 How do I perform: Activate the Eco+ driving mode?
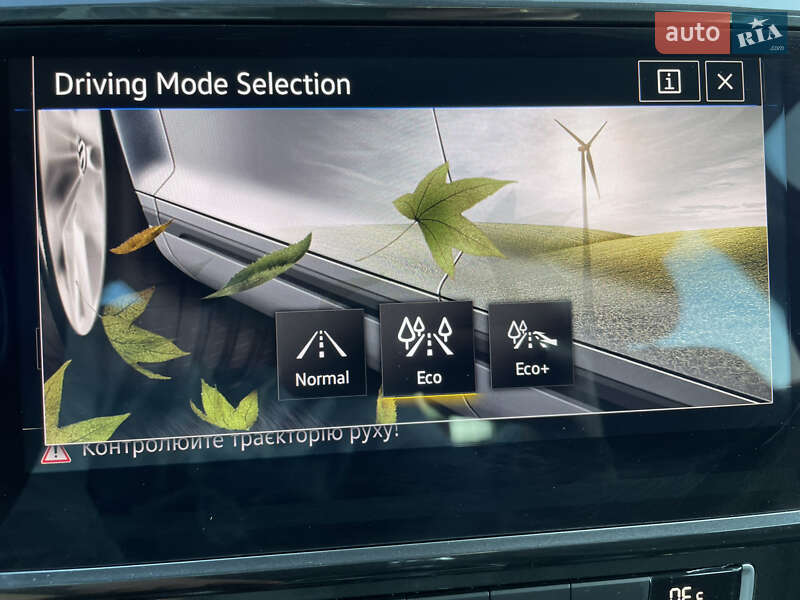(530, 344)
